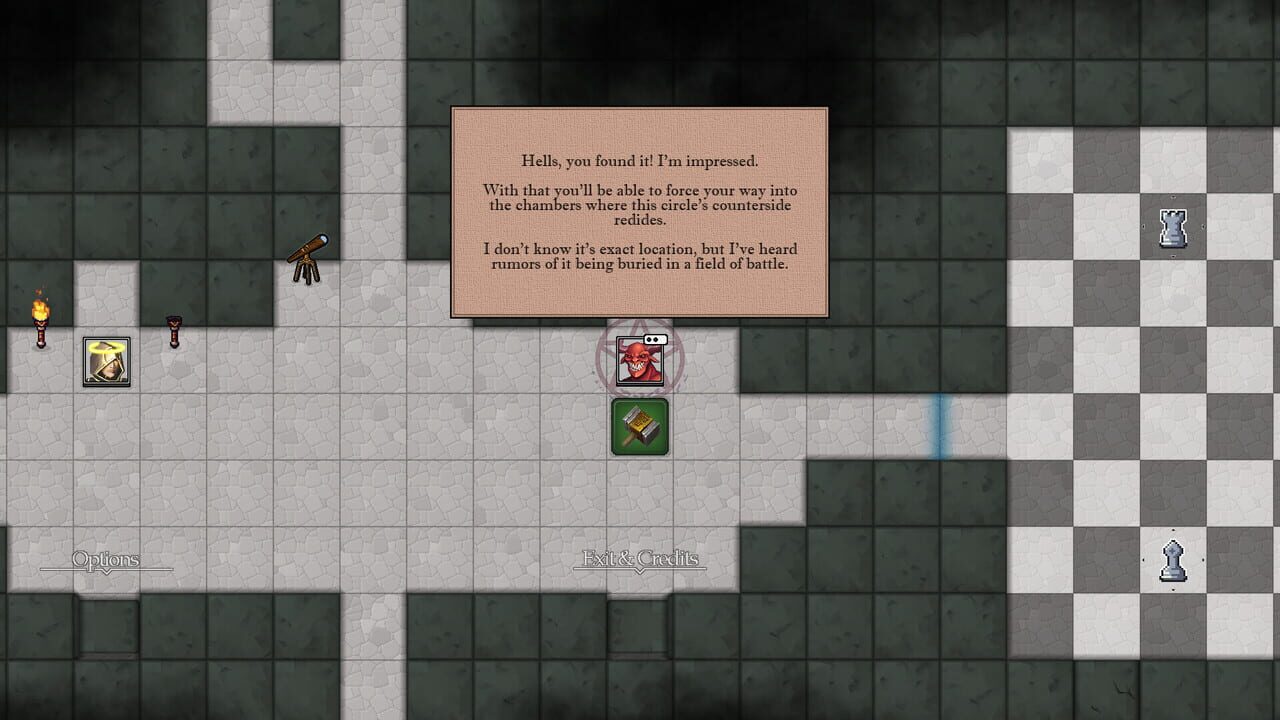Click the unlit torch sconce
The image size is (1280, 720).
click(172, 330)
